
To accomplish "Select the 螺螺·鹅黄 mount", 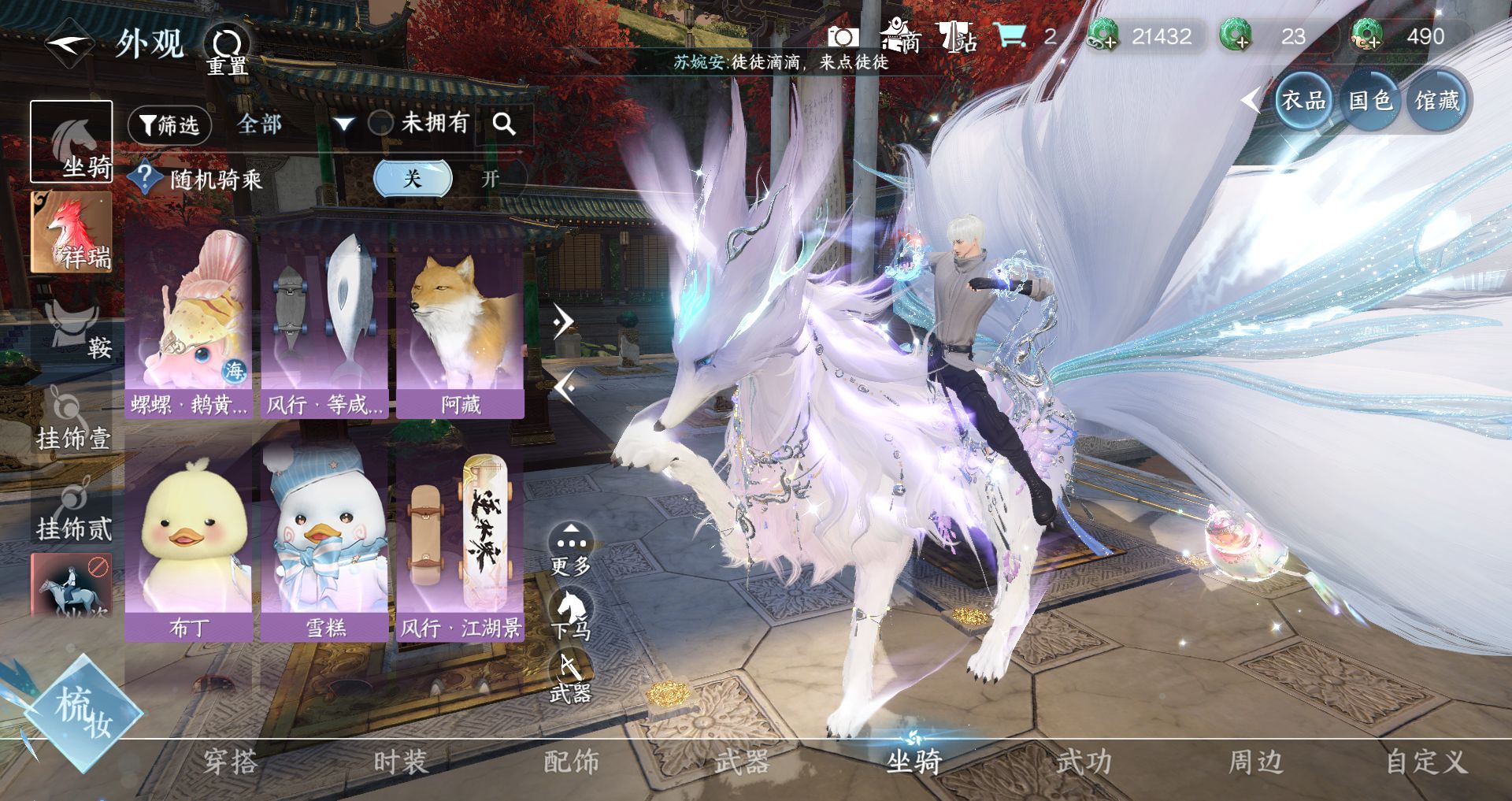I will 189,323.
